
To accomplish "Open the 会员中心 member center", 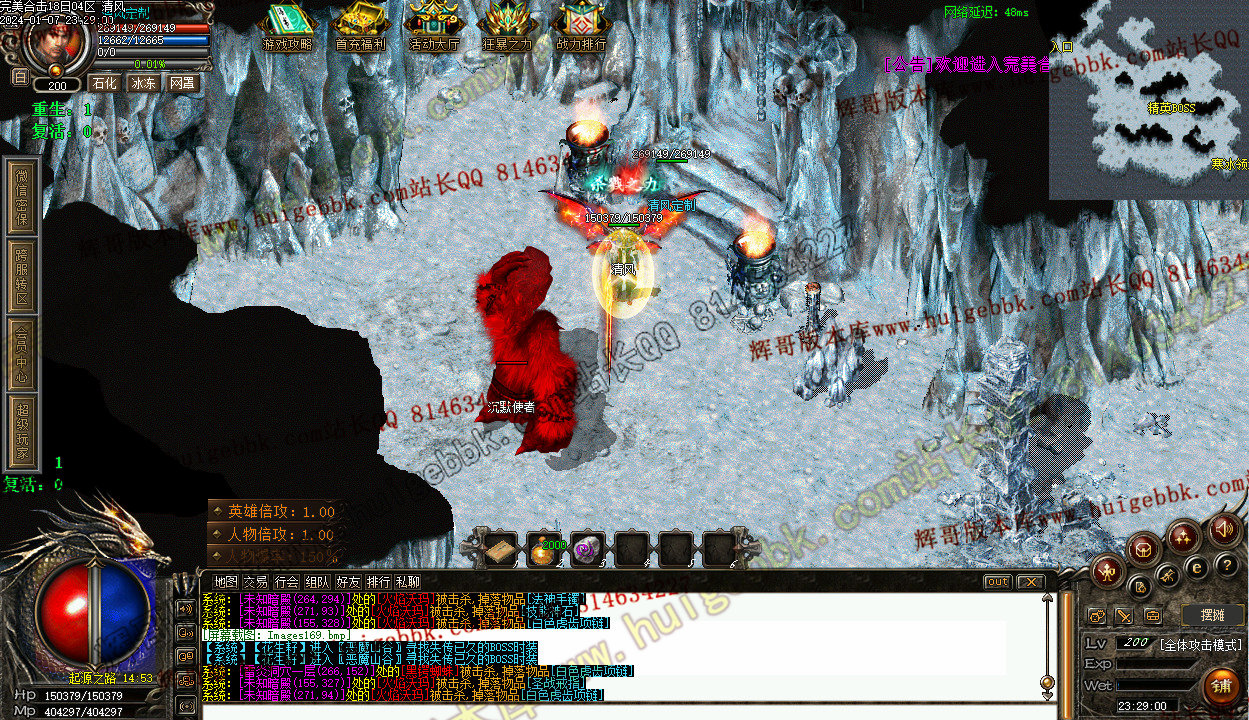I will pyautogui.click(x=22, y=354).
